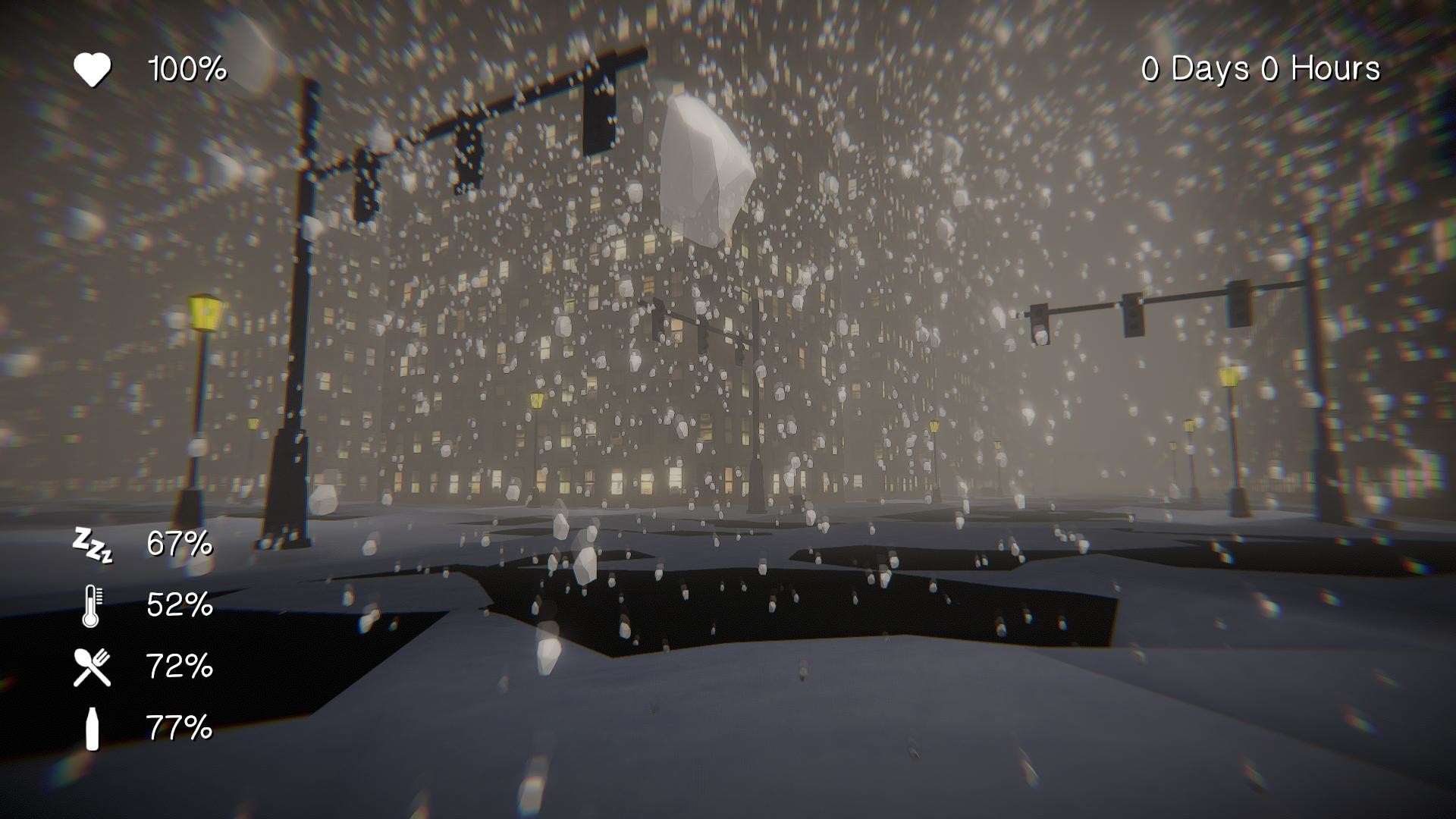This screenshot has height=819, width=1456.
Task: Expand the hunger stat showing 72%
Action: click(x=180, y=667)
